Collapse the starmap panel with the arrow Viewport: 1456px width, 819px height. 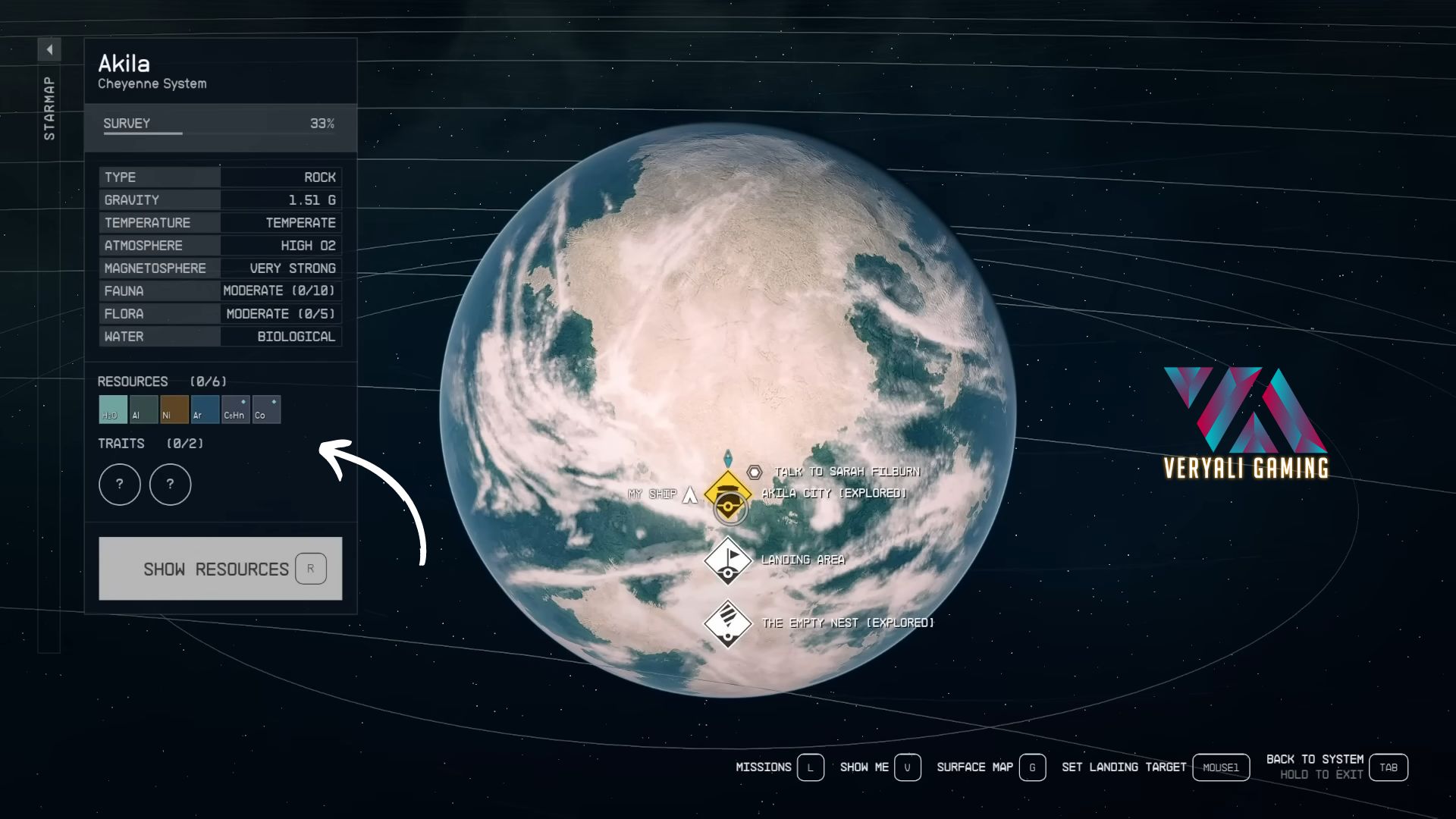click(49, 50)
